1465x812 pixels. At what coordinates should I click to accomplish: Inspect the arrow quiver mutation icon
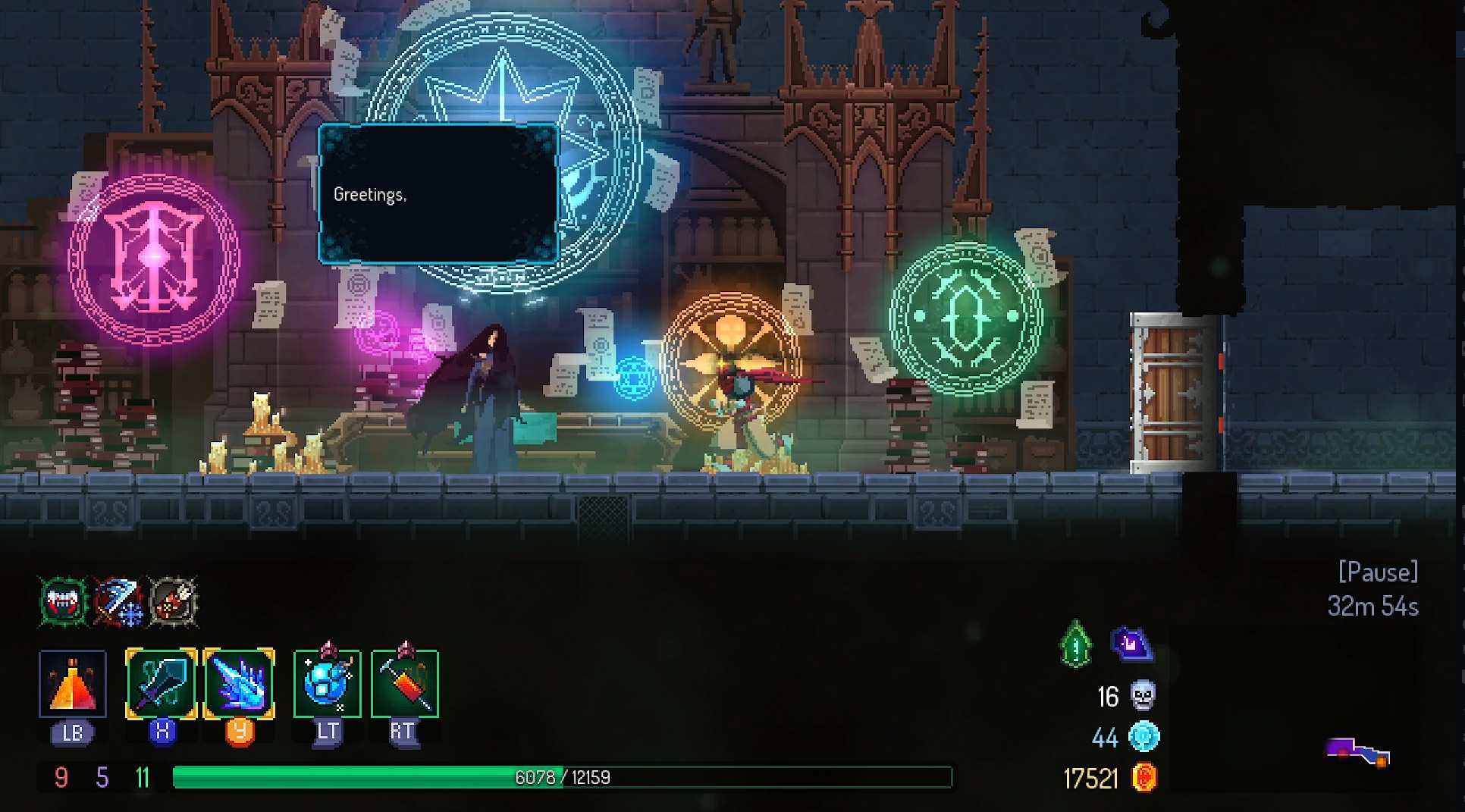(x=174, y=603)
